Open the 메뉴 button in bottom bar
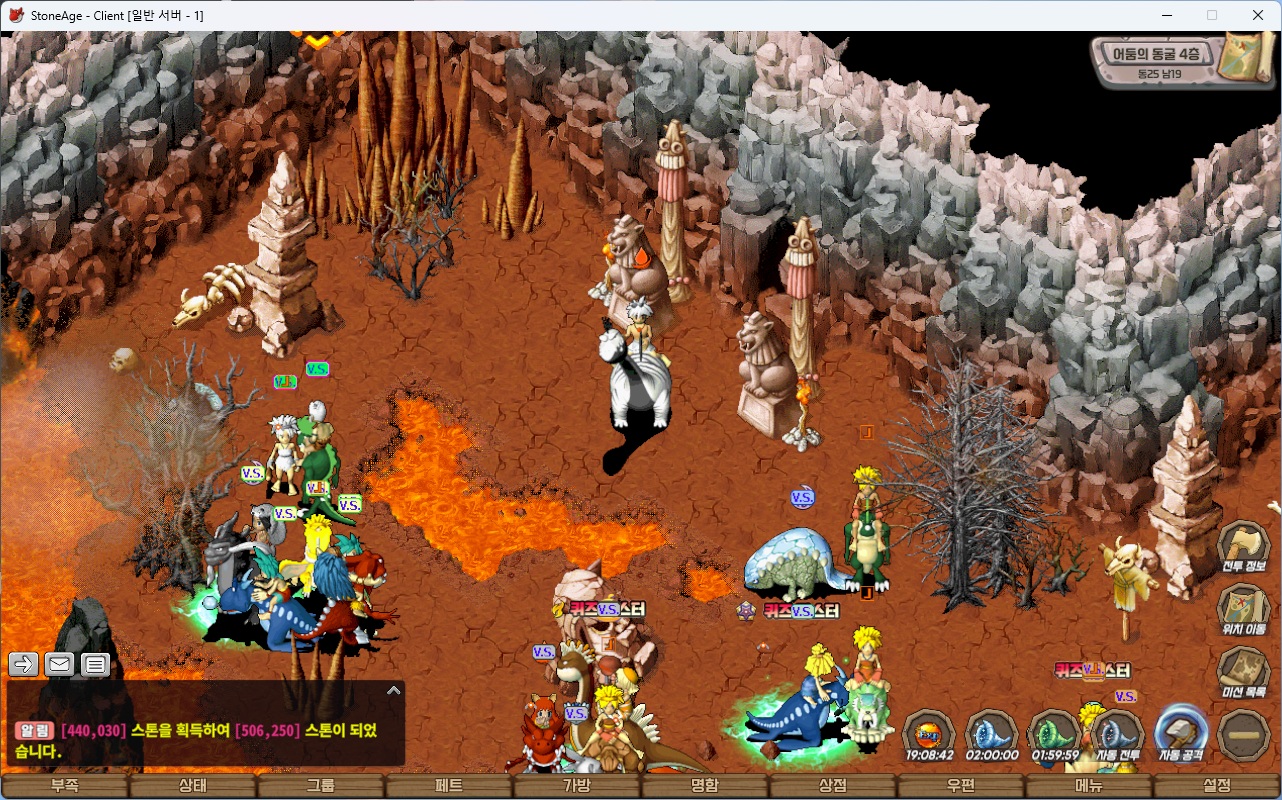This screenshot has width=1282, height=800. (x=1089, y=786)
